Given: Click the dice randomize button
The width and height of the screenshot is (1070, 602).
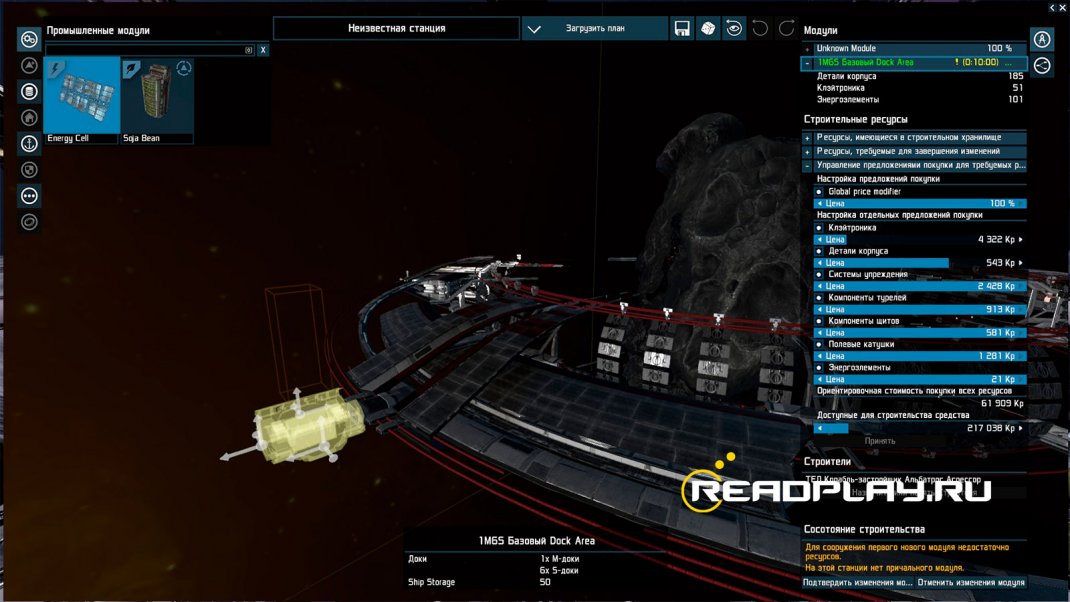Looking at the screenshot, I should tap(708, 28).
